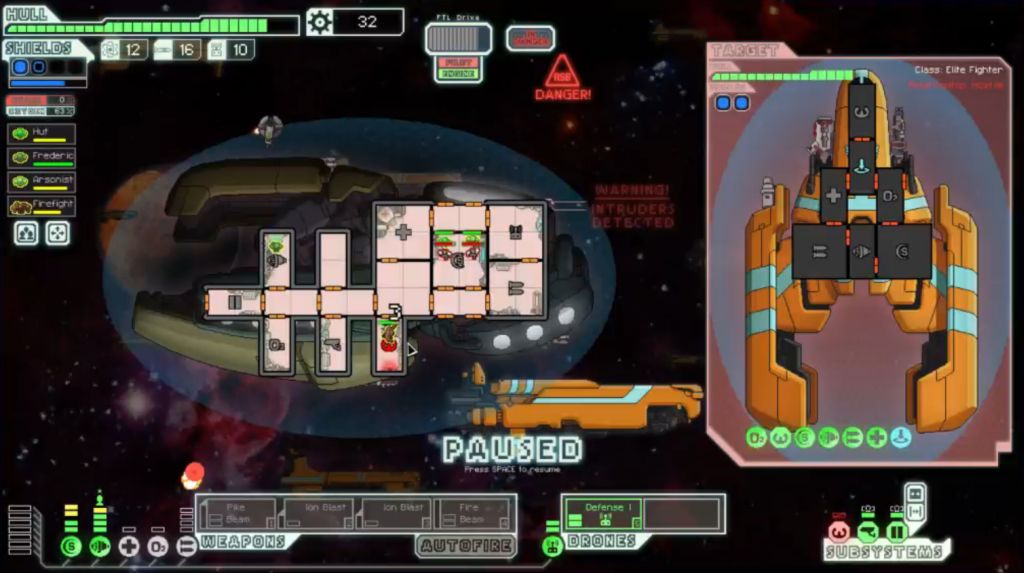Select crew member Arsonist

coord(42,182)
